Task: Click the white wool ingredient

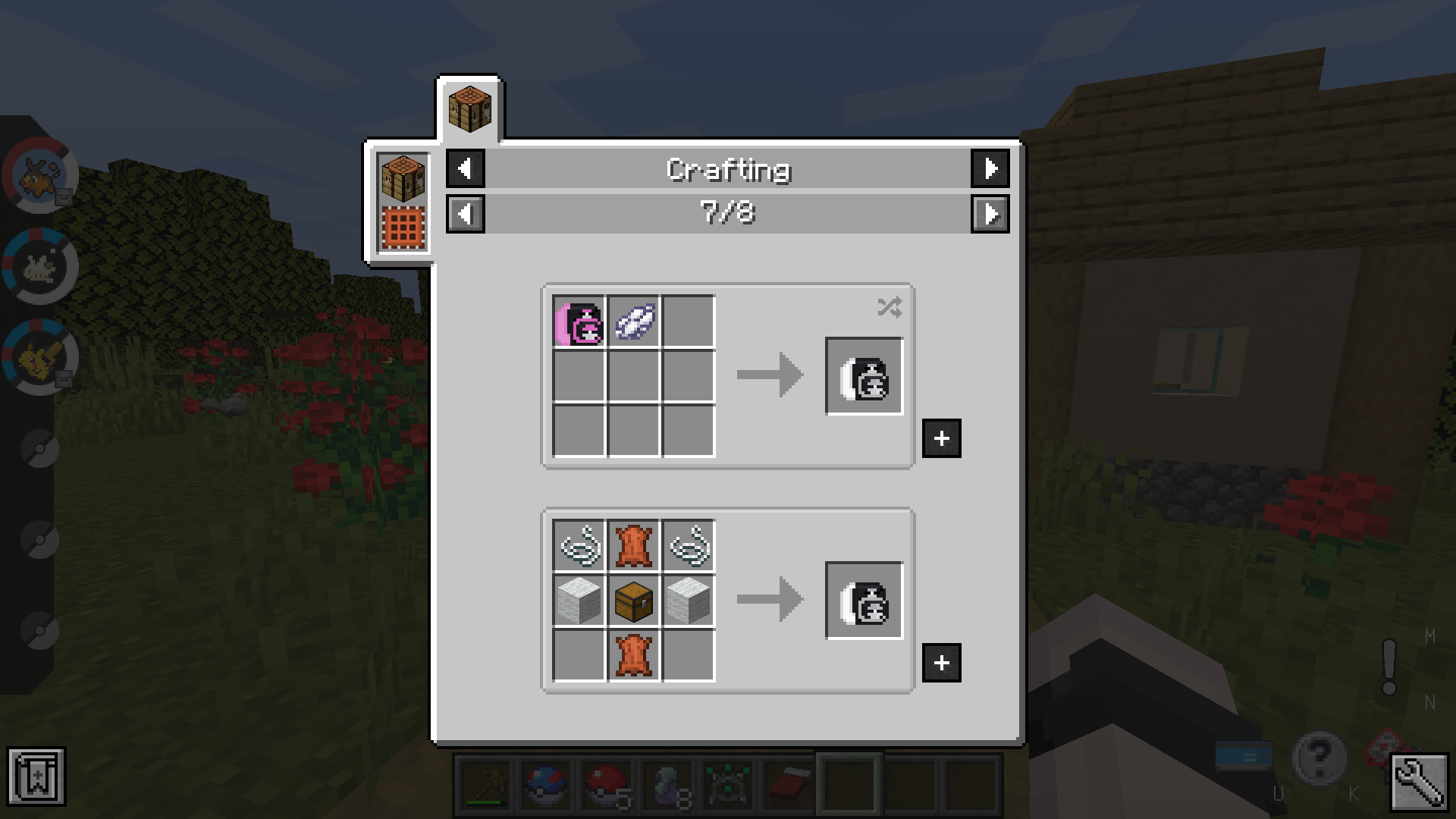Action: point(579,601)
